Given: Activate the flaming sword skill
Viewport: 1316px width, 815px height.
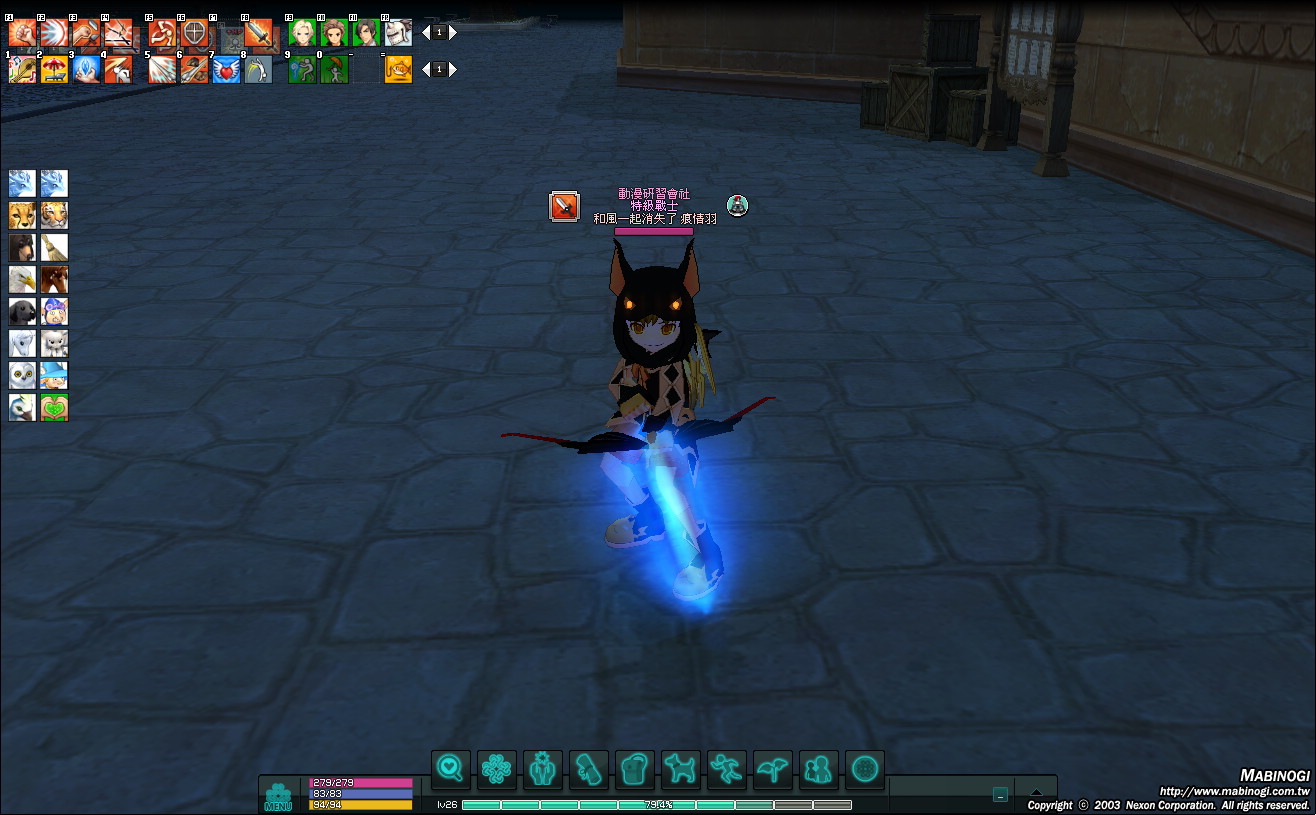Looking at the screenshot, I should 258,33.
